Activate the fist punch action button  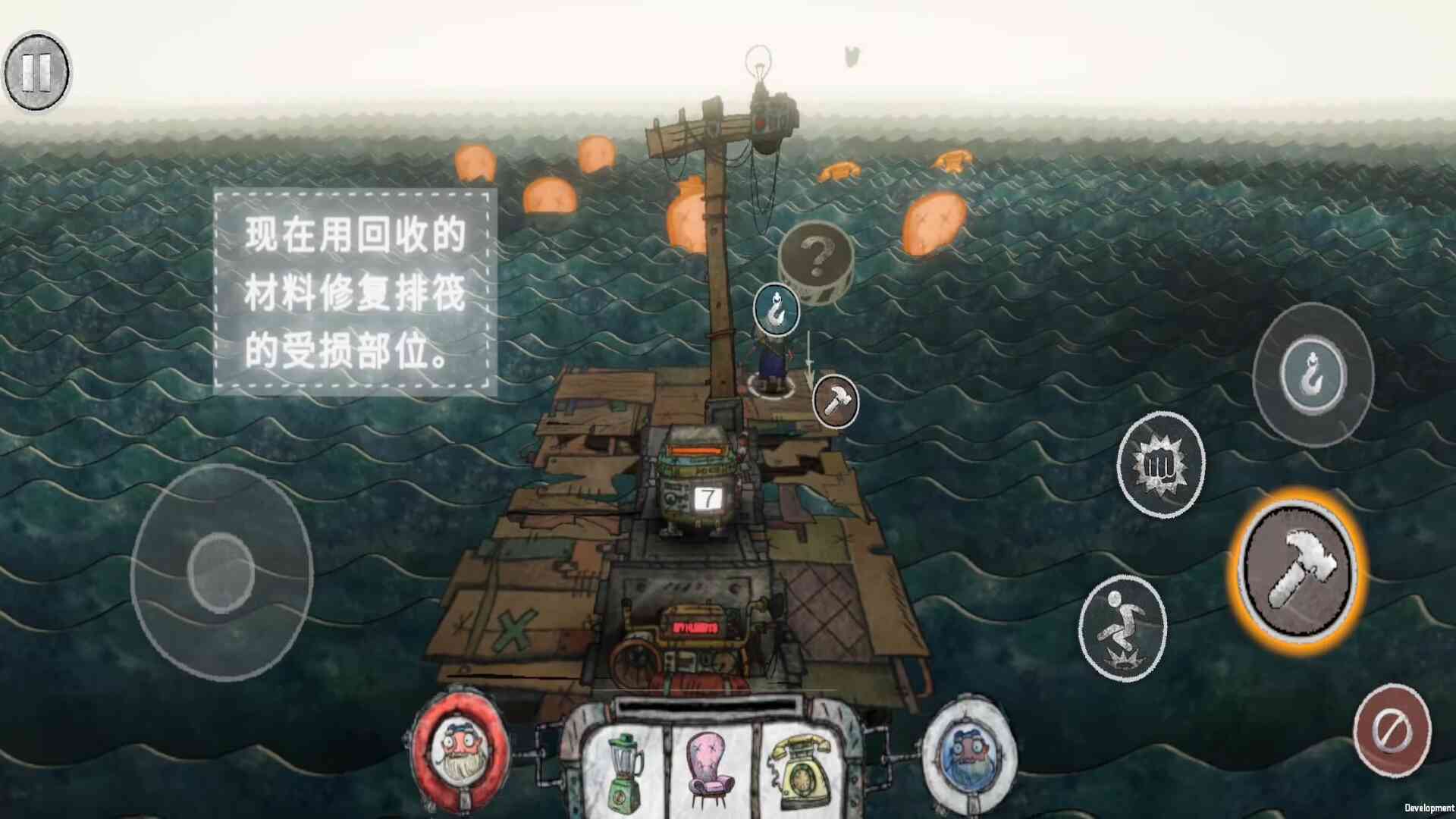[1160, 464]
